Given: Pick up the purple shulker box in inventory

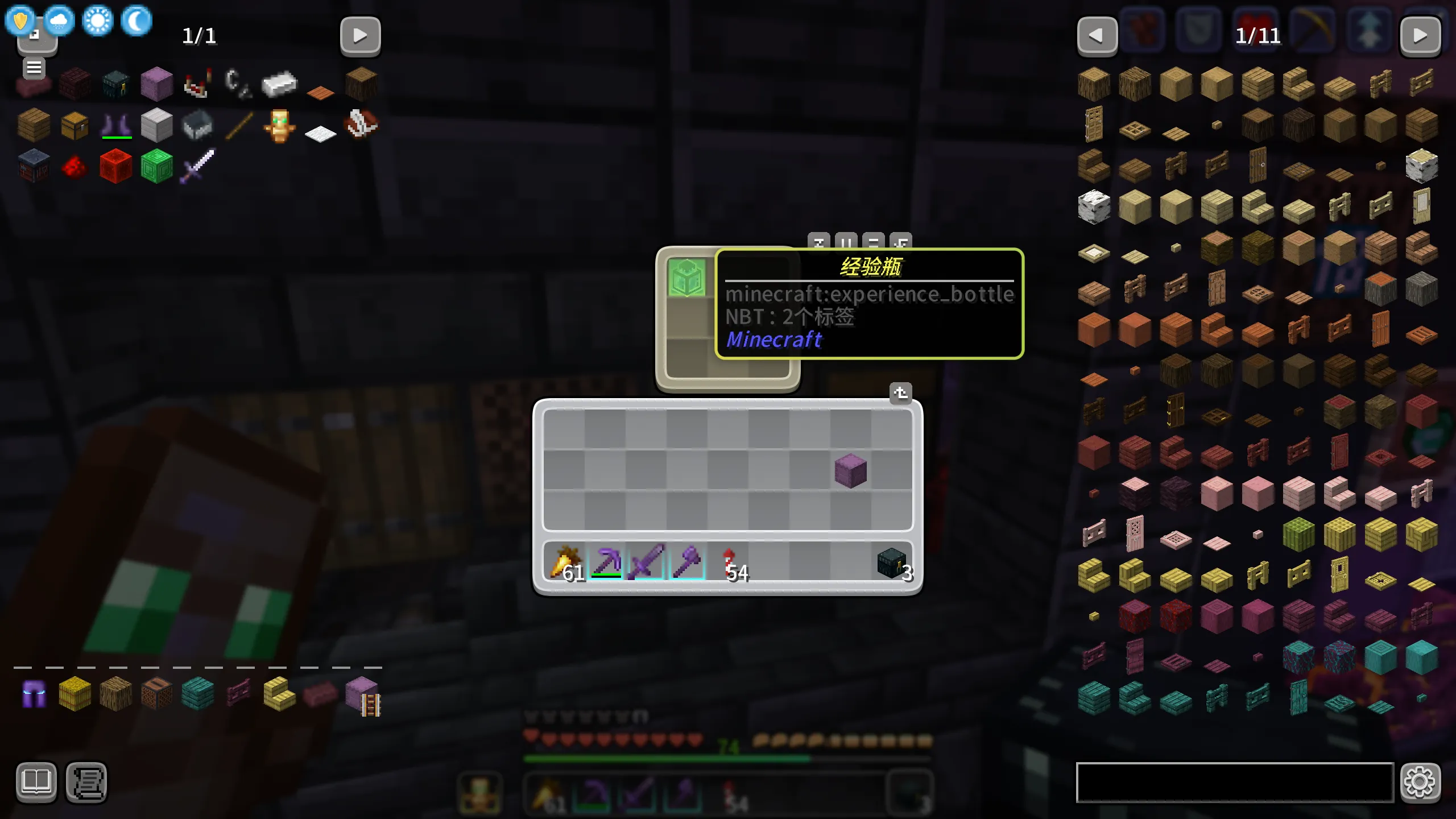Looking at the screenshot, I should (x=850, y=470).
